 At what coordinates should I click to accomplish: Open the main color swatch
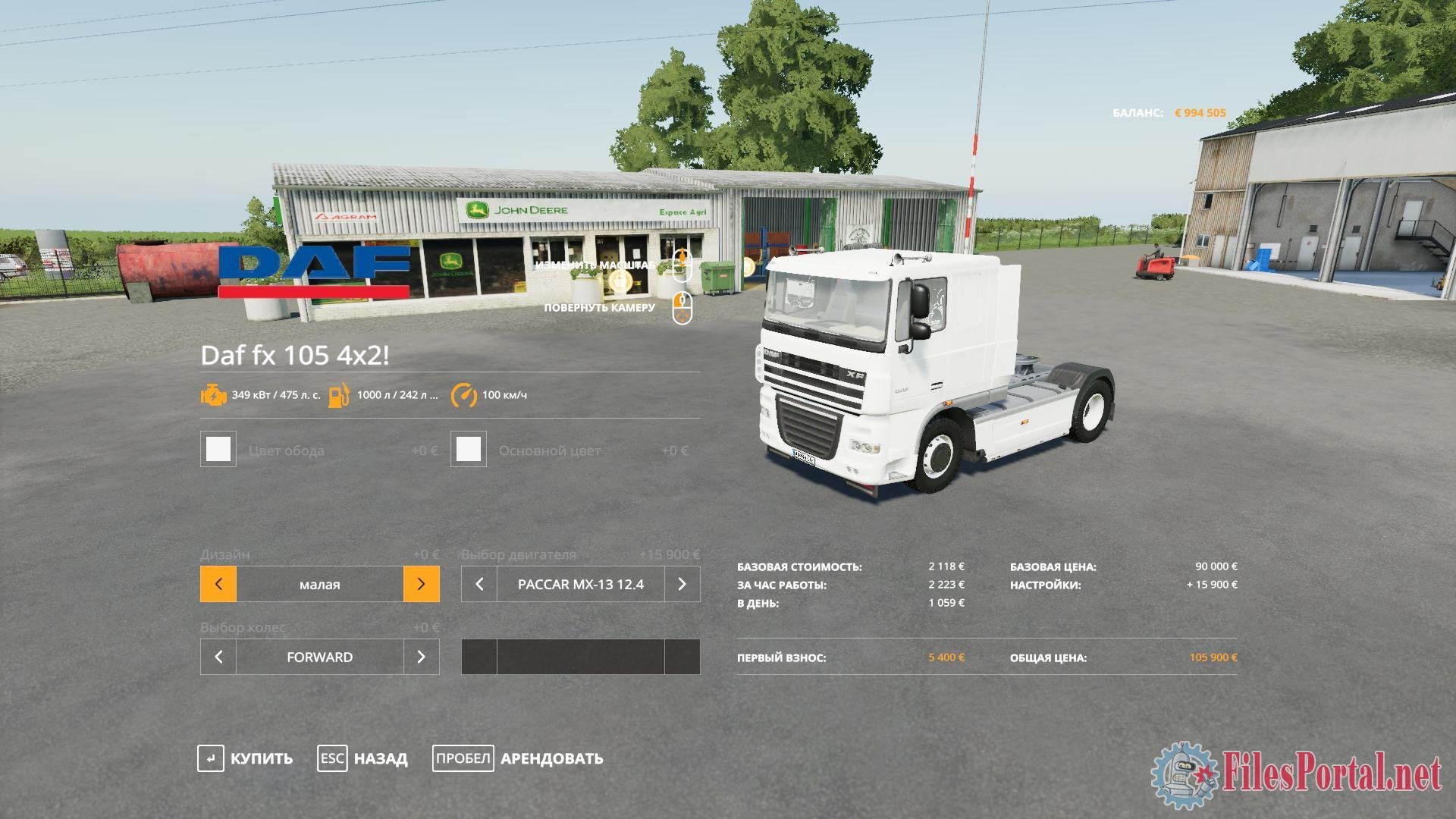click(469, 449)
